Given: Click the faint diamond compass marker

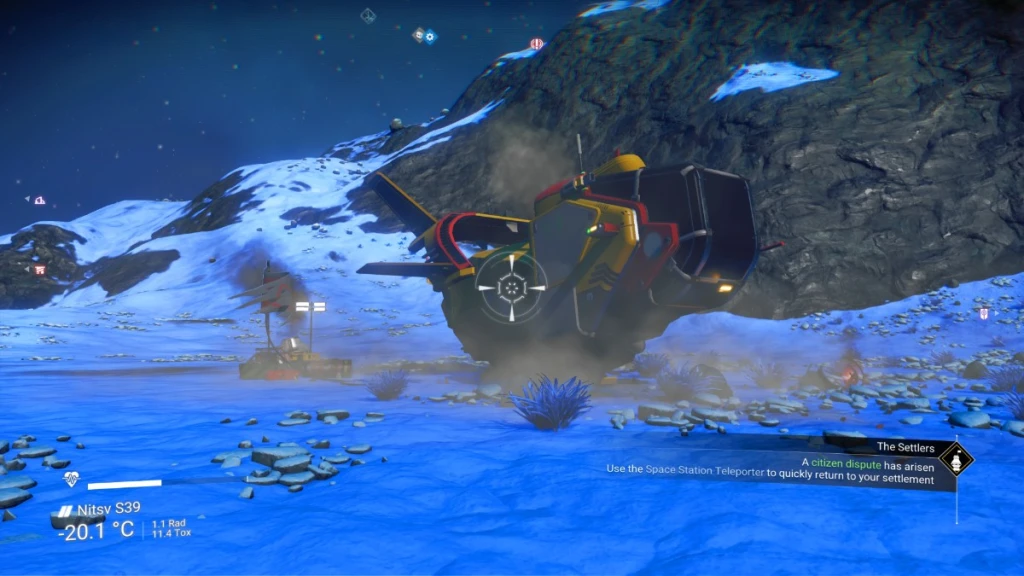Looking at the screenshot, I should pyautogui.click(x=368, y=15).
